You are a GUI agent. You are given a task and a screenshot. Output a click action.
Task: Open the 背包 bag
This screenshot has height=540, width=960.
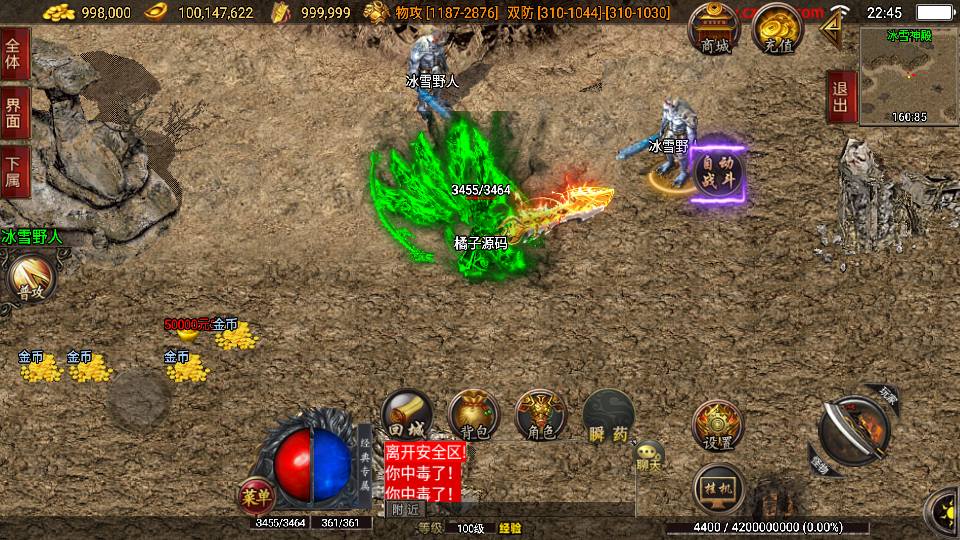tap(473, 415)
